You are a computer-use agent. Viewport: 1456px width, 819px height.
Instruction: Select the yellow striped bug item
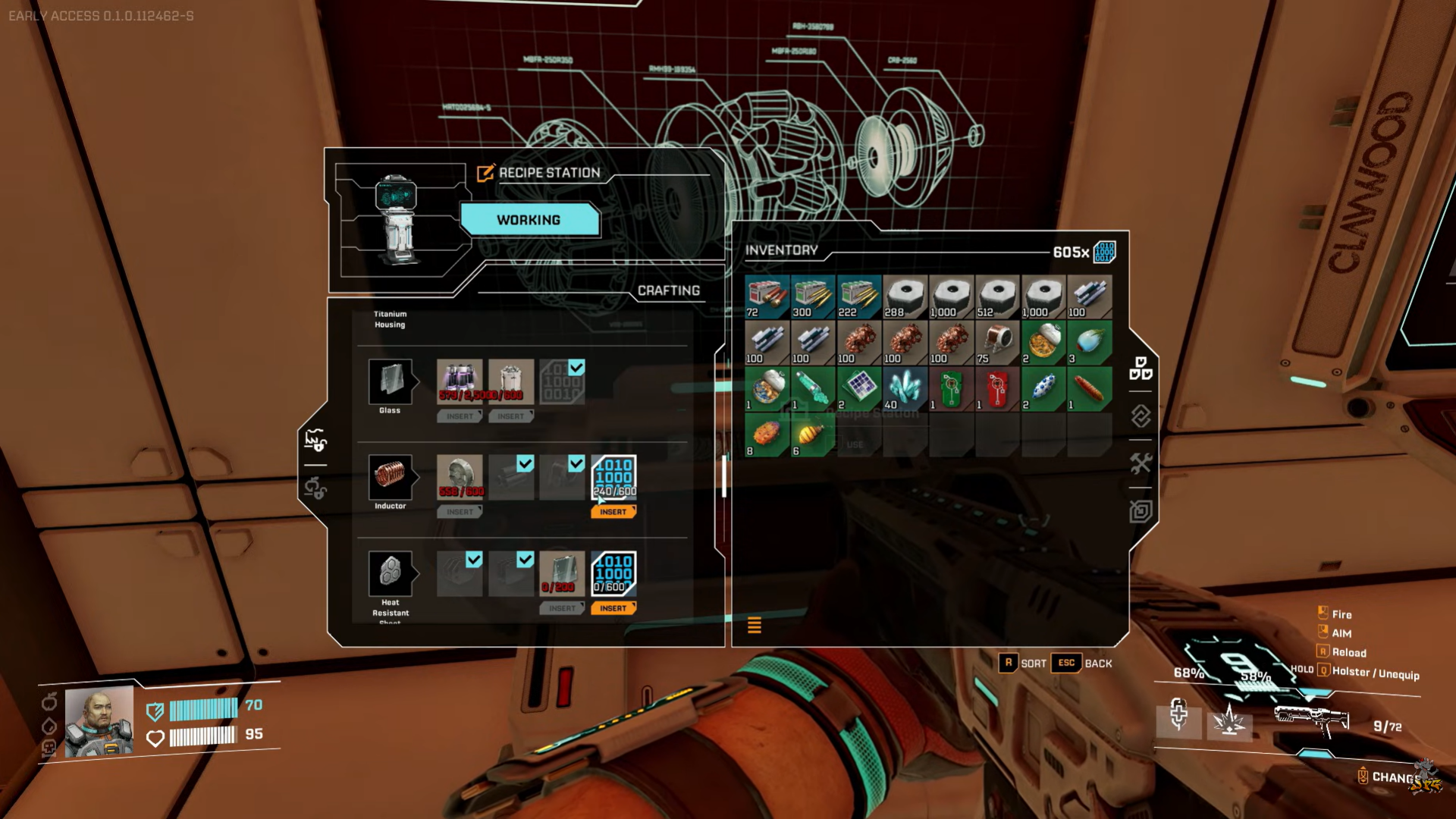pyautogui.click(x=812, y=435)
